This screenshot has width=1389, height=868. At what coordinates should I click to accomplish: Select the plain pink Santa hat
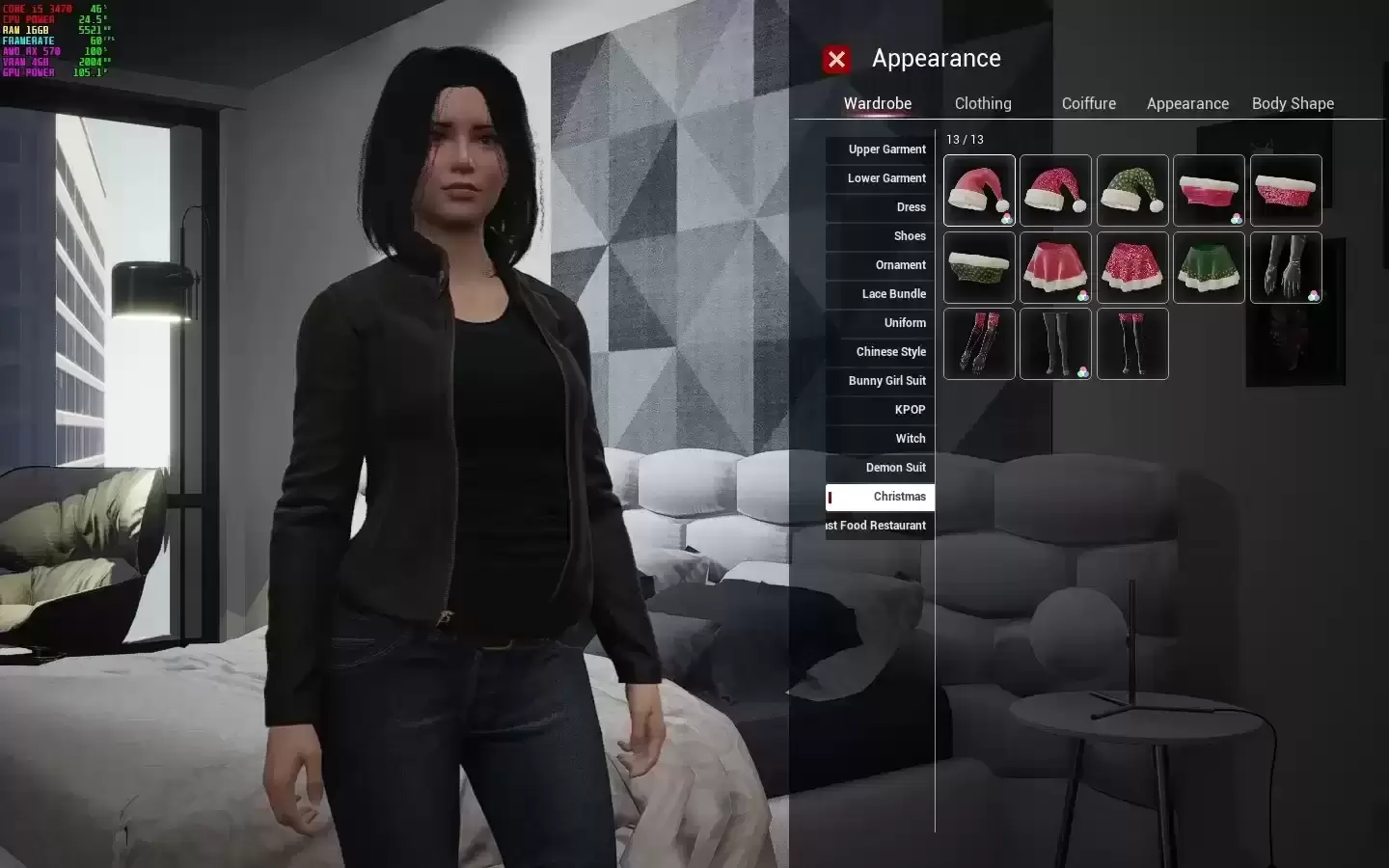tap(978, 190)
